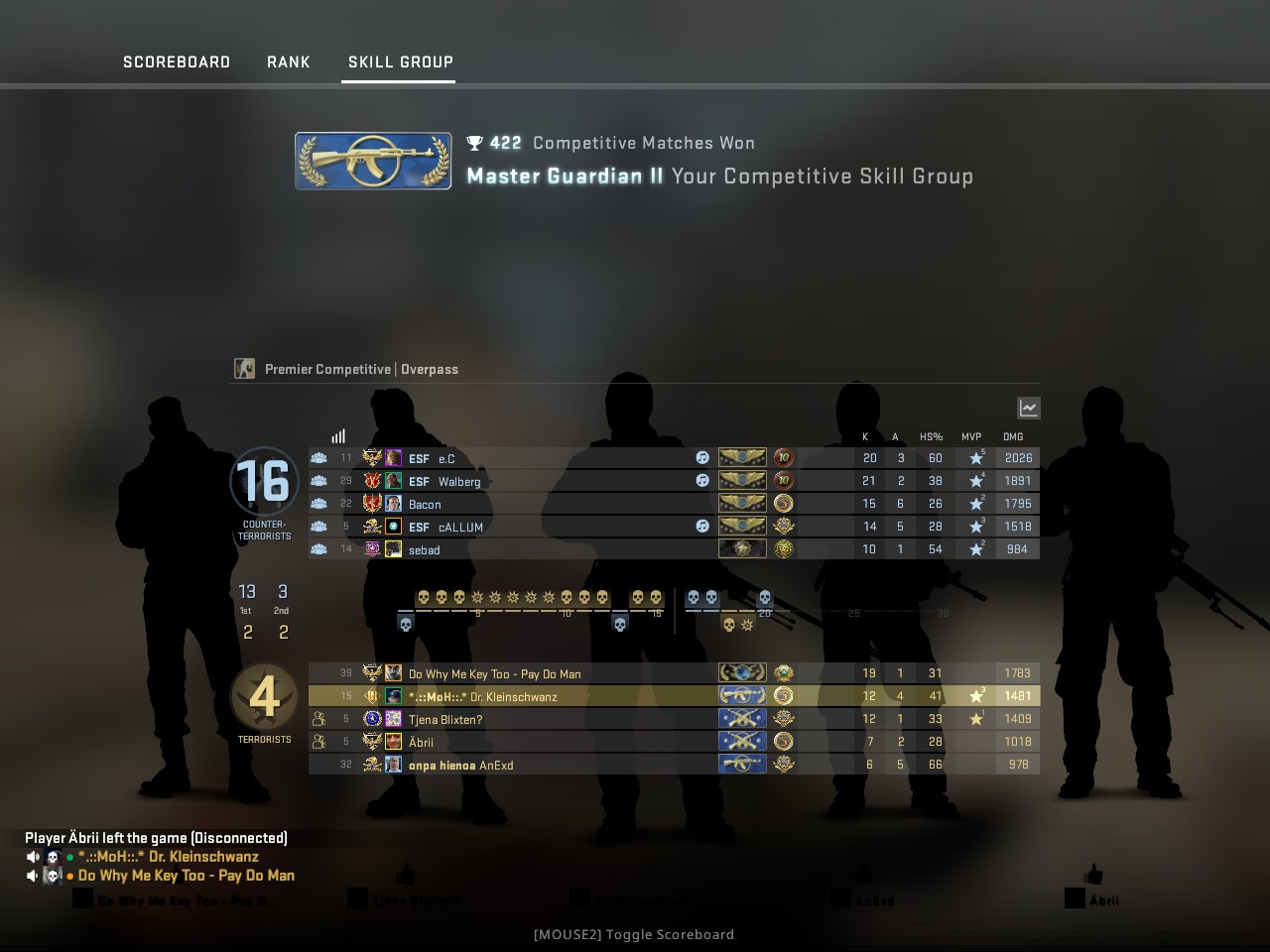Switch to the SCOREBOARD tab
This screenshot has height=952, width=1270.
pyautogui.click(x=176, y=61)
